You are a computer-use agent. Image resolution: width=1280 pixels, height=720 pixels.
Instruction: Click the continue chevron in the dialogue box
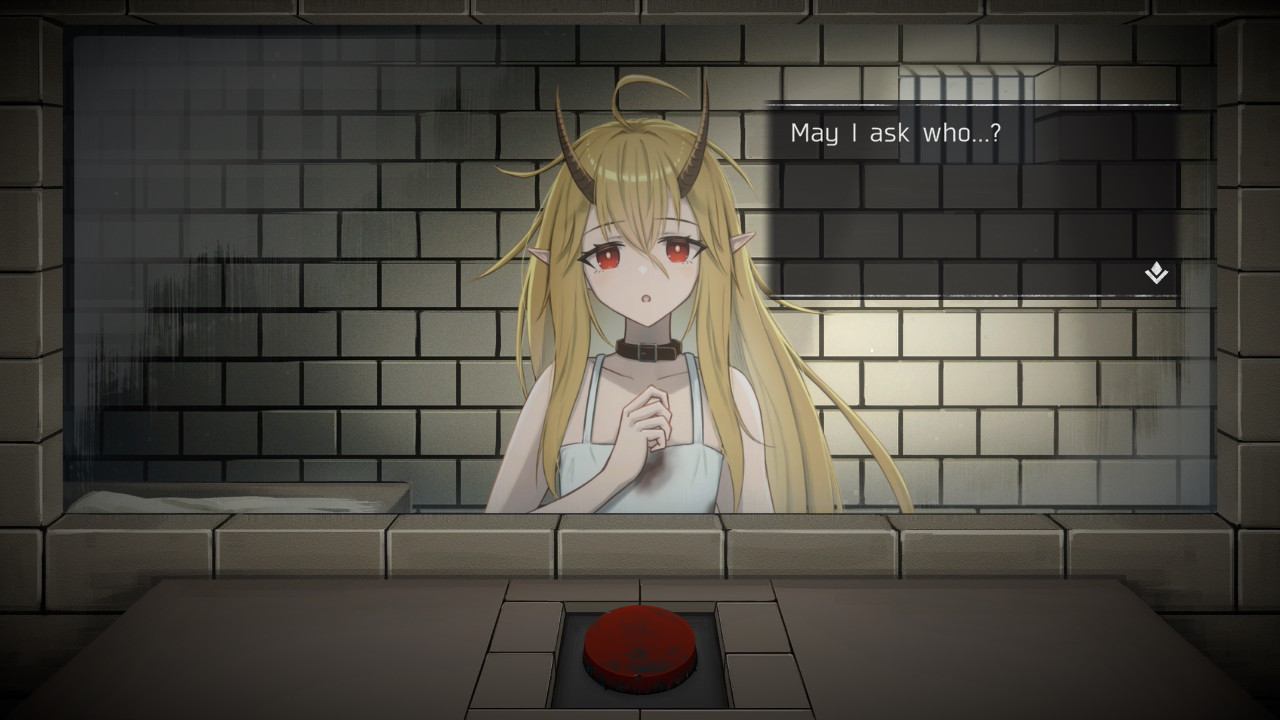click(1155, 274)
